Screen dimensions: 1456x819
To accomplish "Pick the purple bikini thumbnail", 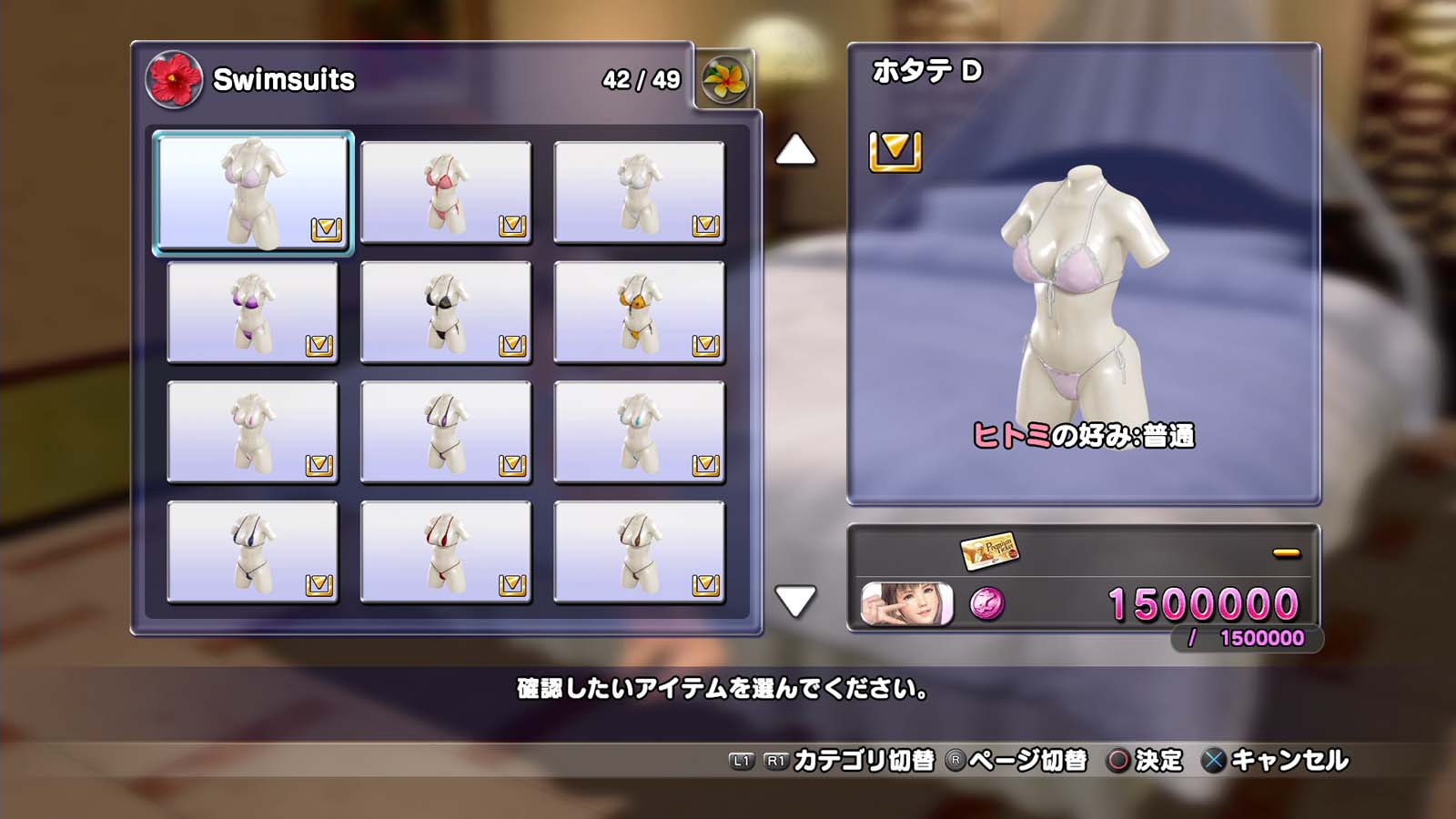I will (x=253, y=312).
